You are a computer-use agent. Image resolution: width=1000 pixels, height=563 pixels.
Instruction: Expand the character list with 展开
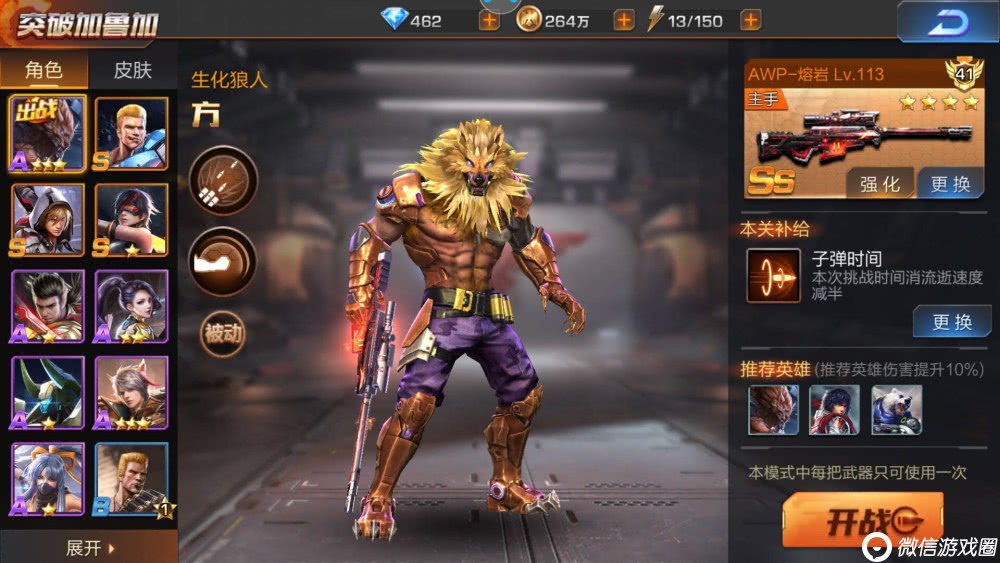click(x=89, y=548)
